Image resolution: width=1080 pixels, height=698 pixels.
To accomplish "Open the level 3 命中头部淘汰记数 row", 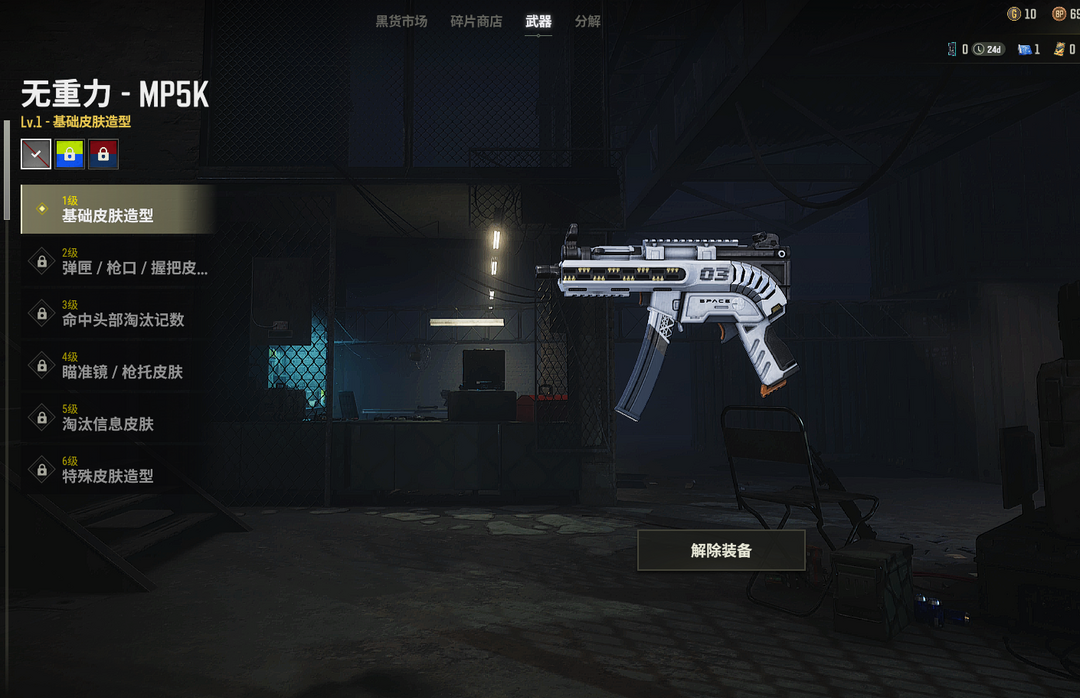I will 118,314.
